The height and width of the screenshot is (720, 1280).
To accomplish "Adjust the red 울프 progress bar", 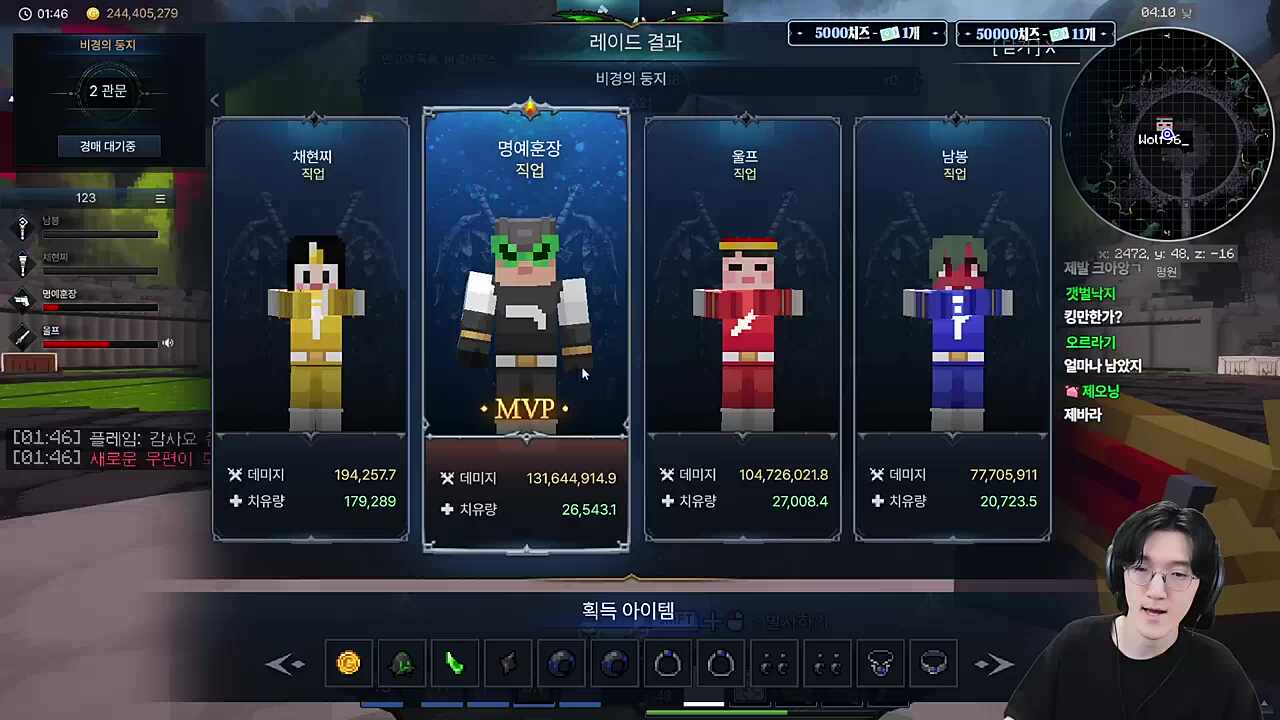I will click(x=100, y=344).
